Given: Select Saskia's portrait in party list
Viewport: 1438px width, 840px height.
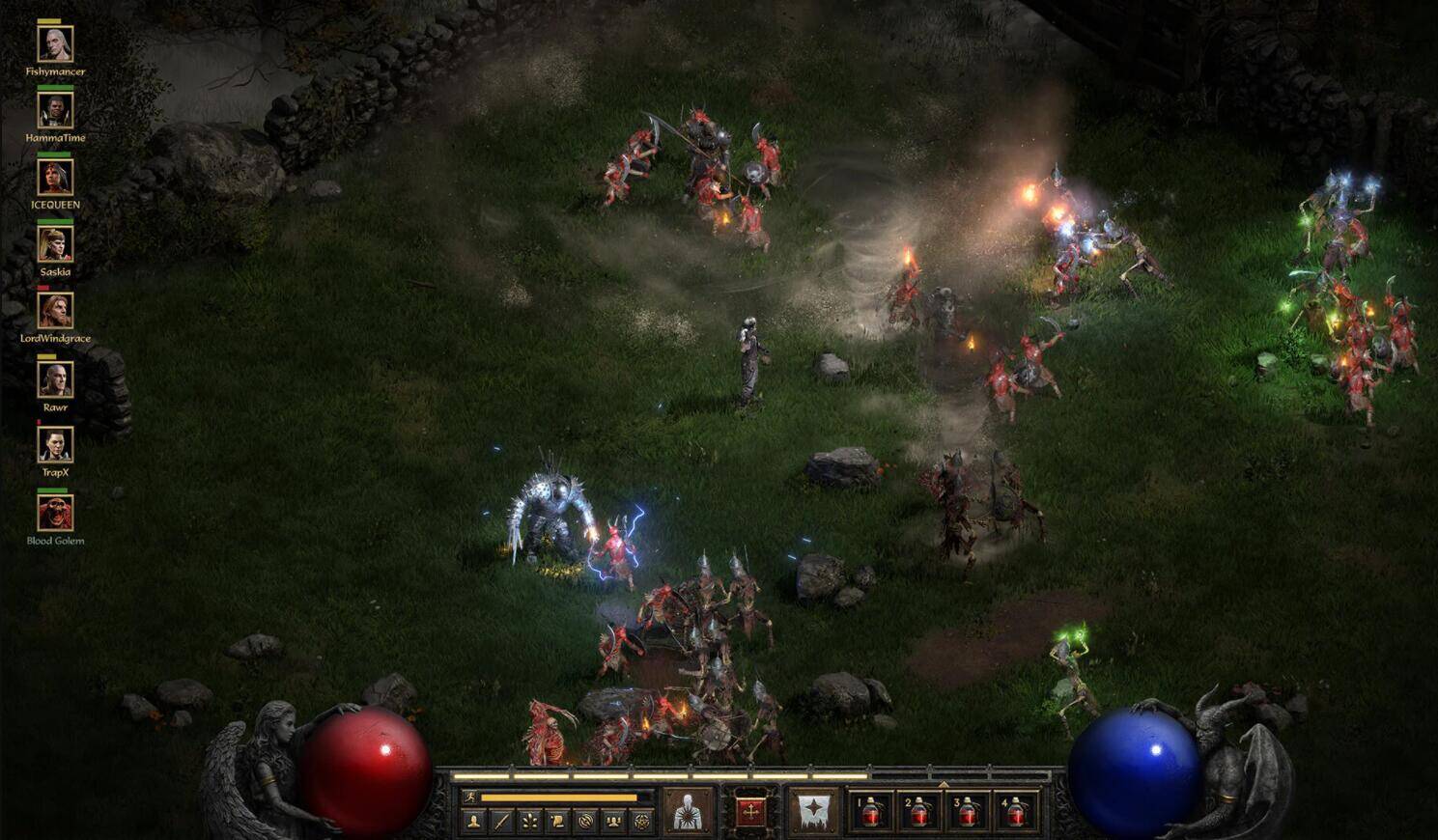Looking at the screenshot, I should [55, 244].
